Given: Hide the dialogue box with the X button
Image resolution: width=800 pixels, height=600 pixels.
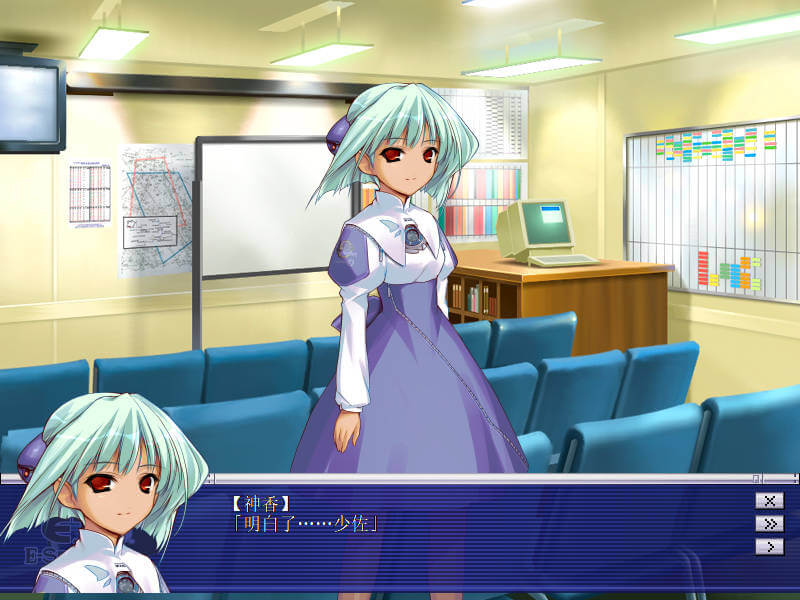Looking at the screenshot, I should pos(769,501).
